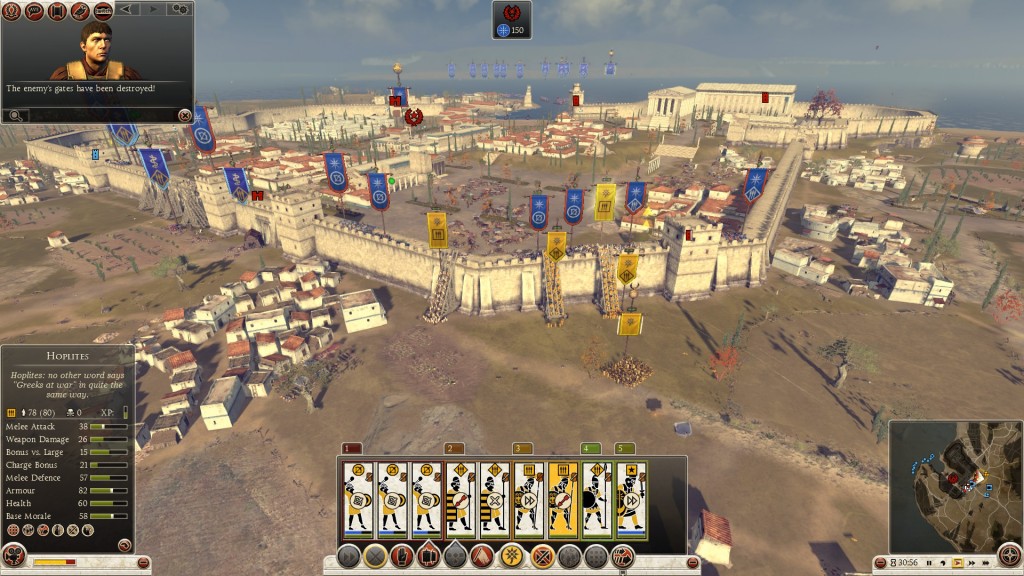This screenshot has height=576, width=1024.
Task: Select the star-badged general unit card
Action: tap(631, 497)
